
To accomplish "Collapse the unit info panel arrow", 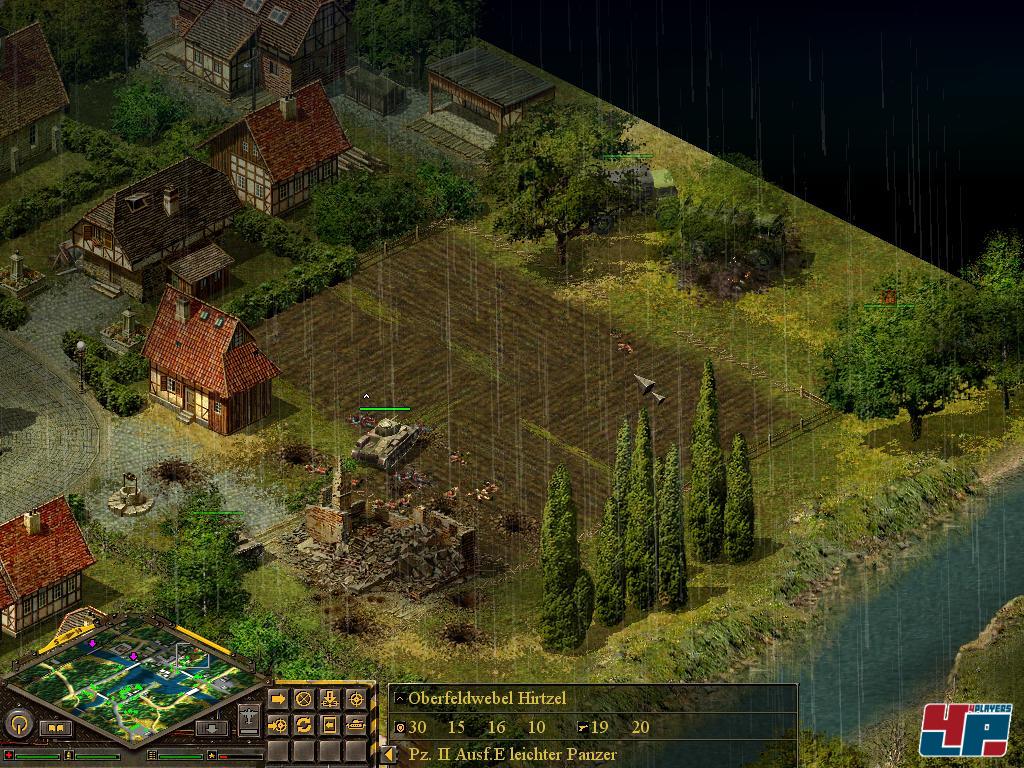I will tap(388, 755).
